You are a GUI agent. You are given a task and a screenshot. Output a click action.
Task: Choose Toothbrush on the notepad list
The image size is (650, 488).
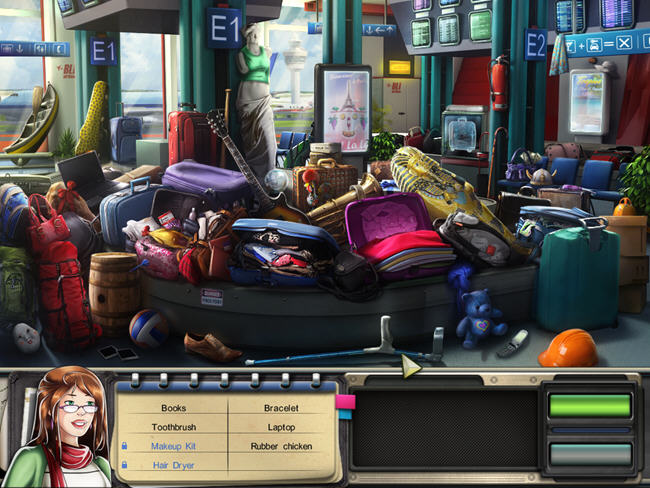[x=174, y=427]
